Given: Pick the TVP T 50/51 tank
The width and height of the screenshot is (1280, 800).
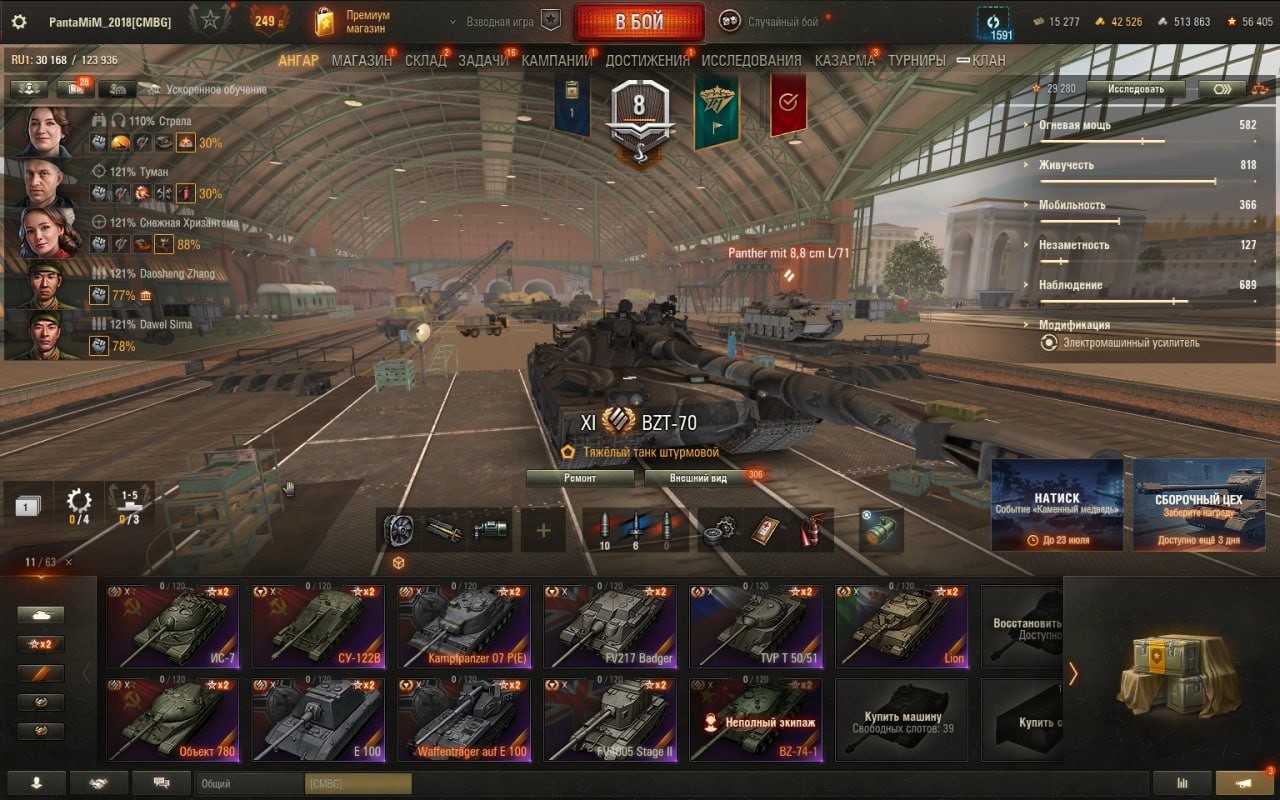Looking at the screenshot, I should pyautogui.click(x=756, y=626).
